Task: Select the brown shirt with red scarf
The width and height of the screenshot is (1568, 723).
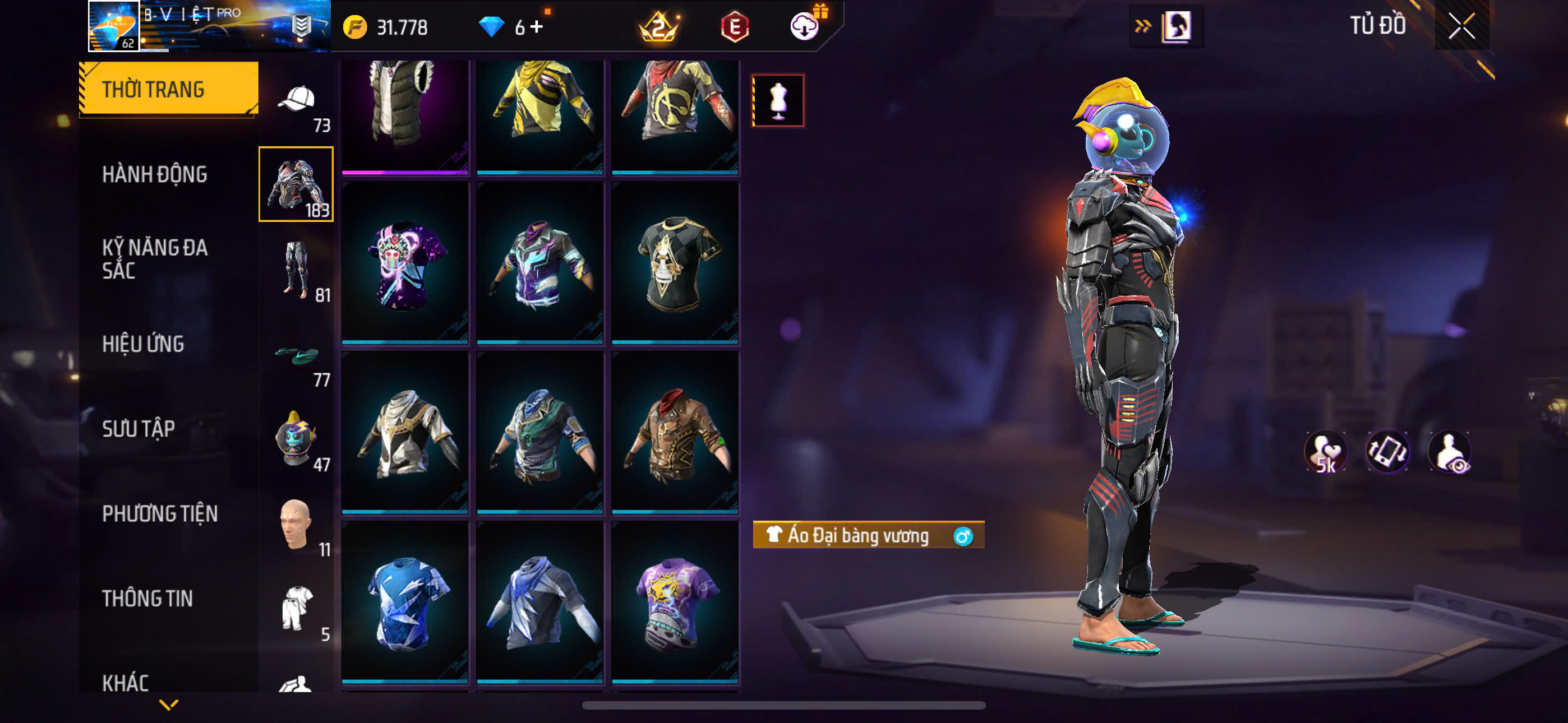Action: point(675,433)
